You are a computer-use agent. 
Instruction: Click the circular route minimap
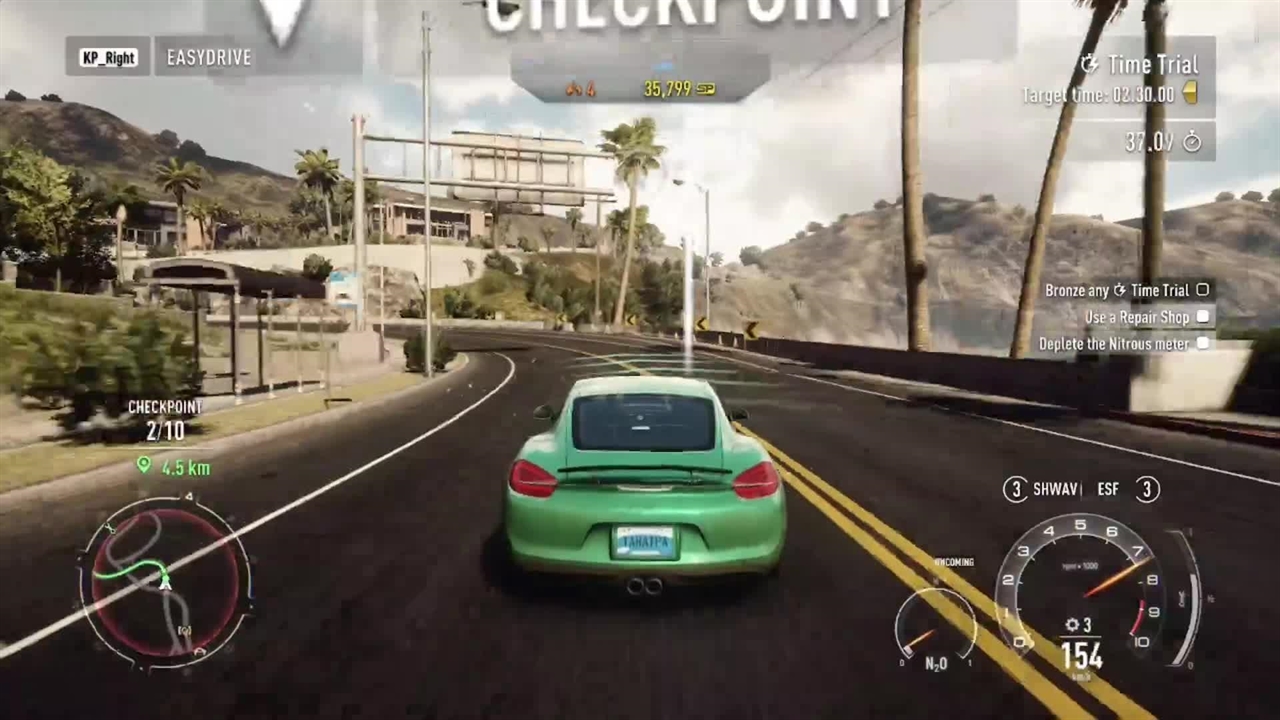[x=165, y=582]
